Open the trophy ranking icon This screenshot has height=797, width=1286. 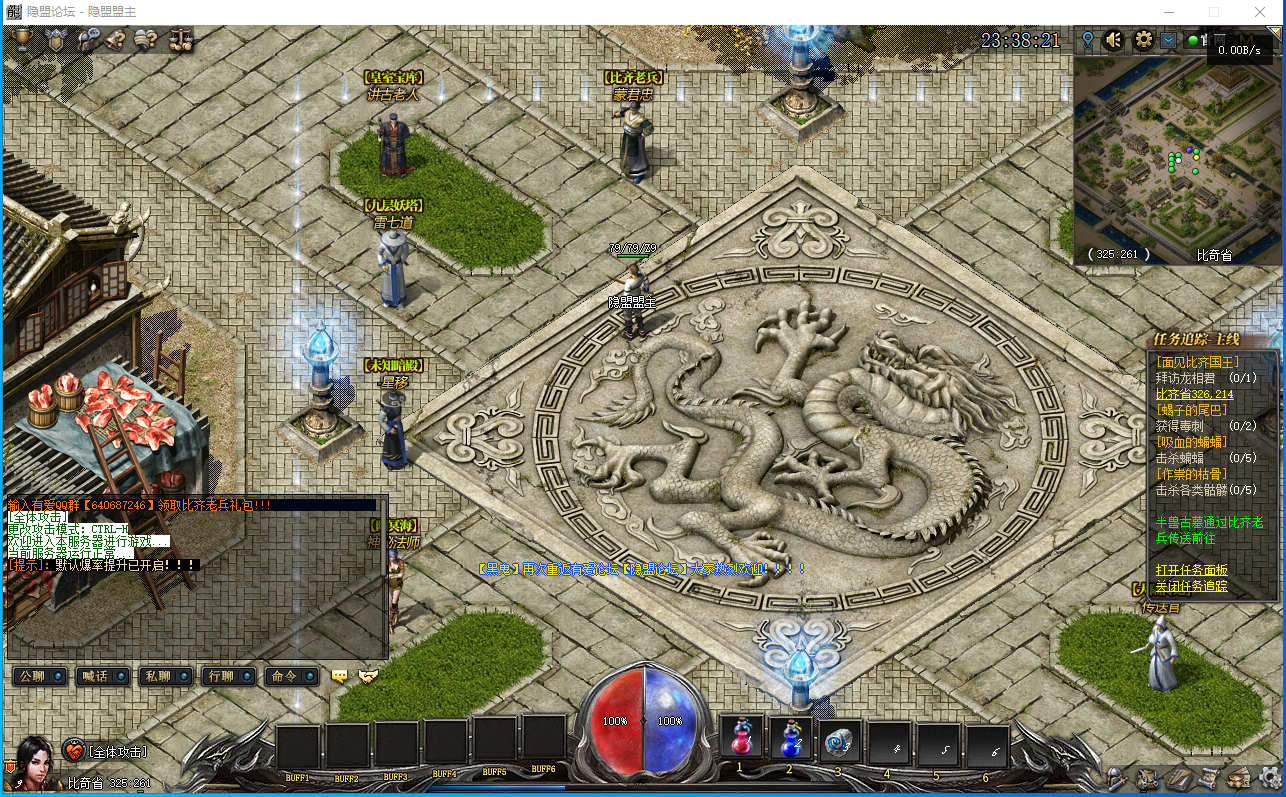tap(22, 40)
